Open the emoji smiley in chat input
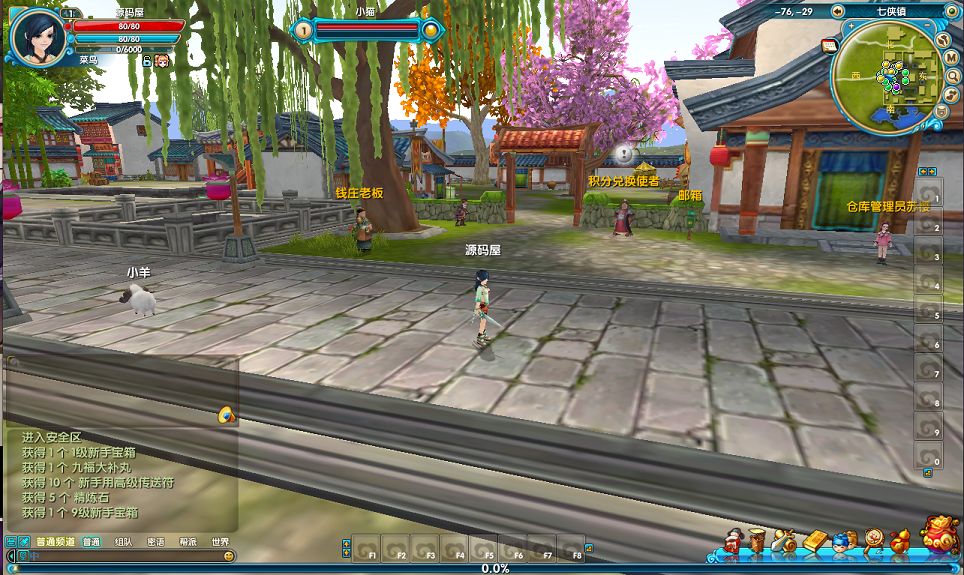 pos(229,555)
